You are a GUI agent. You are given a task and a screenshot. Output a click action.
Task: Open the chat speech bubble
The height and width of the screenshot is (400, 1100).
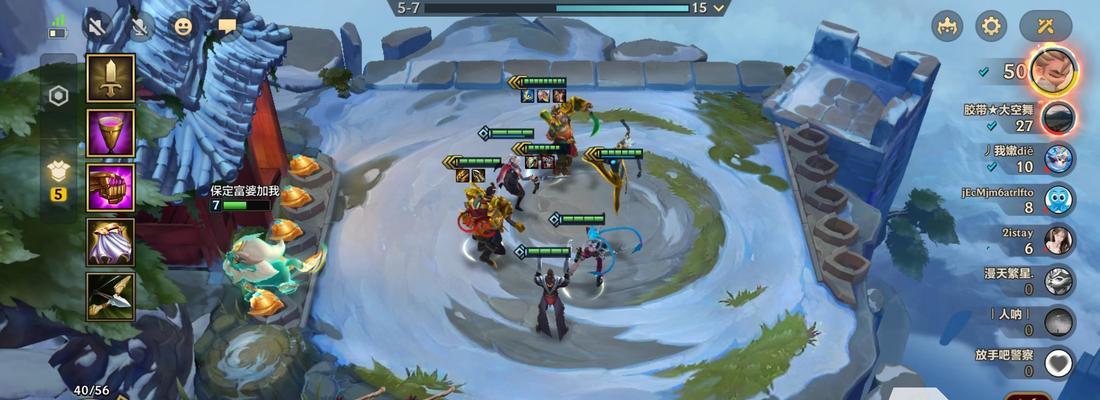tap(227, 27)
